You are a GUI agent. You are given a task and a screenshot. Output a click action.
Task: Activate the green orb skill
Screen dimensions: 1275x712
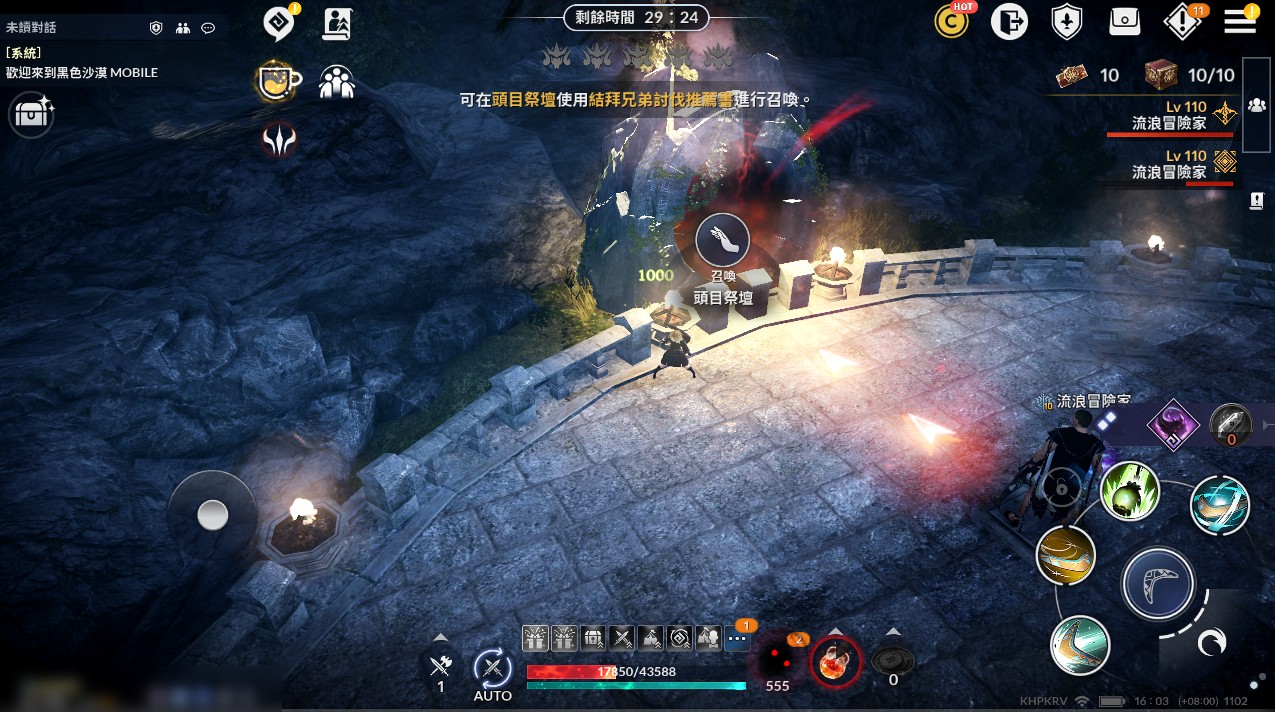(1130, 491)
